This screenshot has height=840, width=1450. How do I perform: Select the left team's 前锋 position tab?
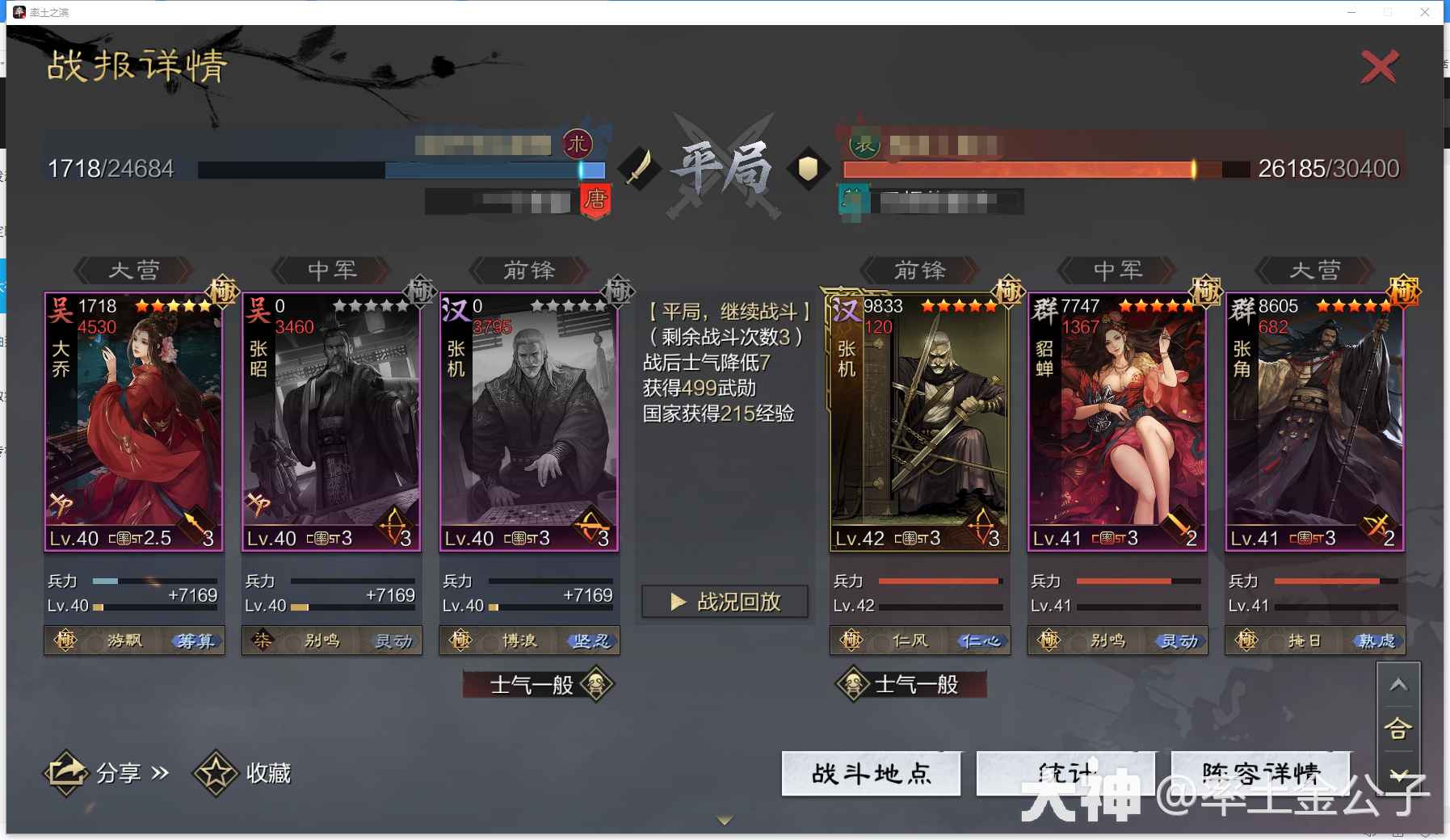point(528,271)
